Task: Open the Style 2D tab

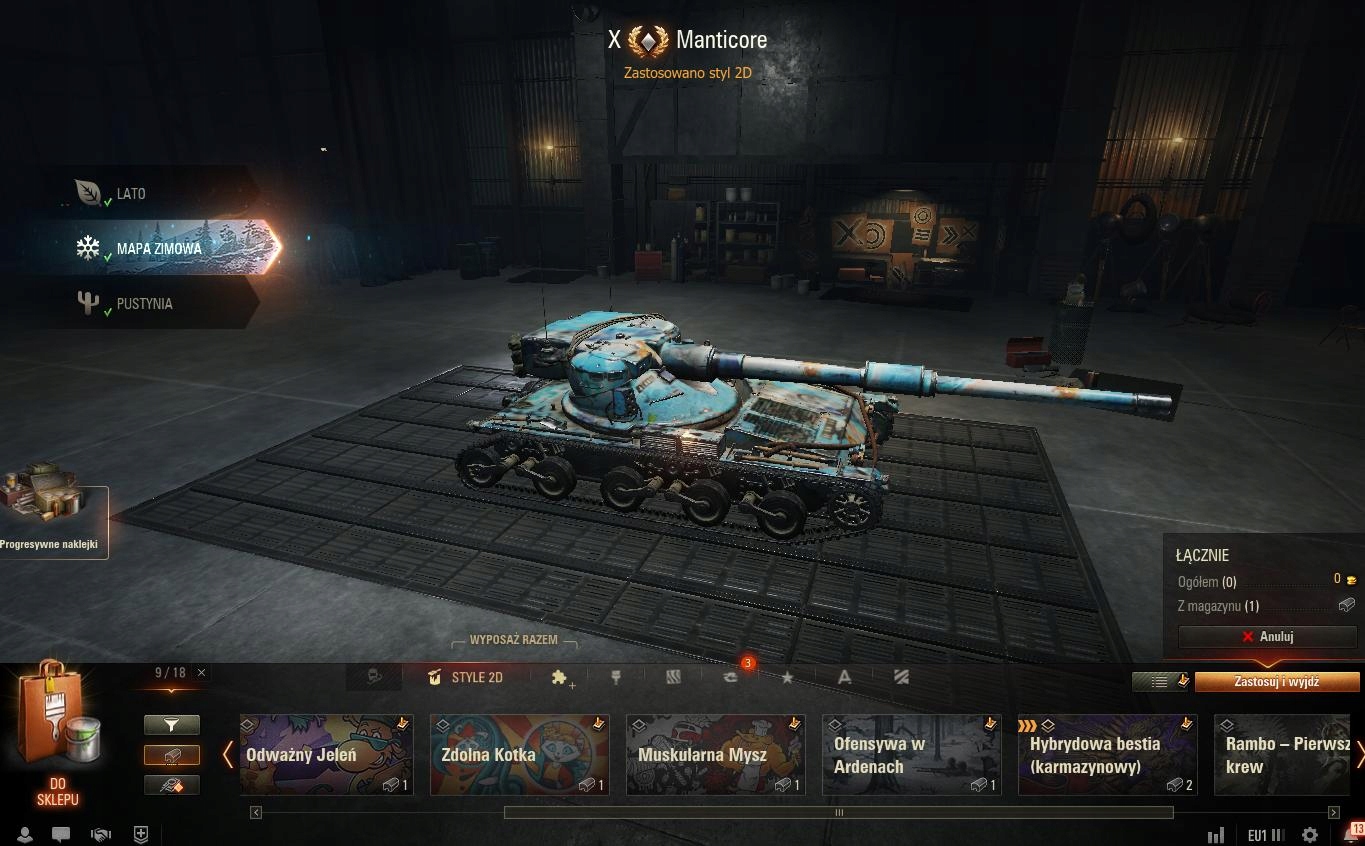Action: click(x=465, y=677)
